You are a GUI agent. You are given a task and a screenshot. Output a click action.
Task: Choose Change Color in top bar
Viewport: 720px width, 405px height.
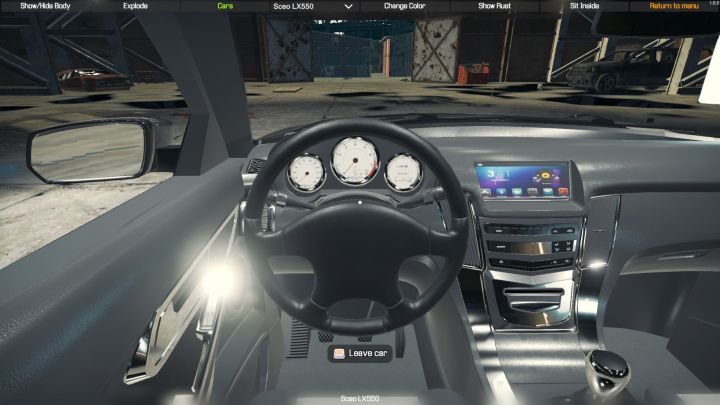[x=404, y=6]
